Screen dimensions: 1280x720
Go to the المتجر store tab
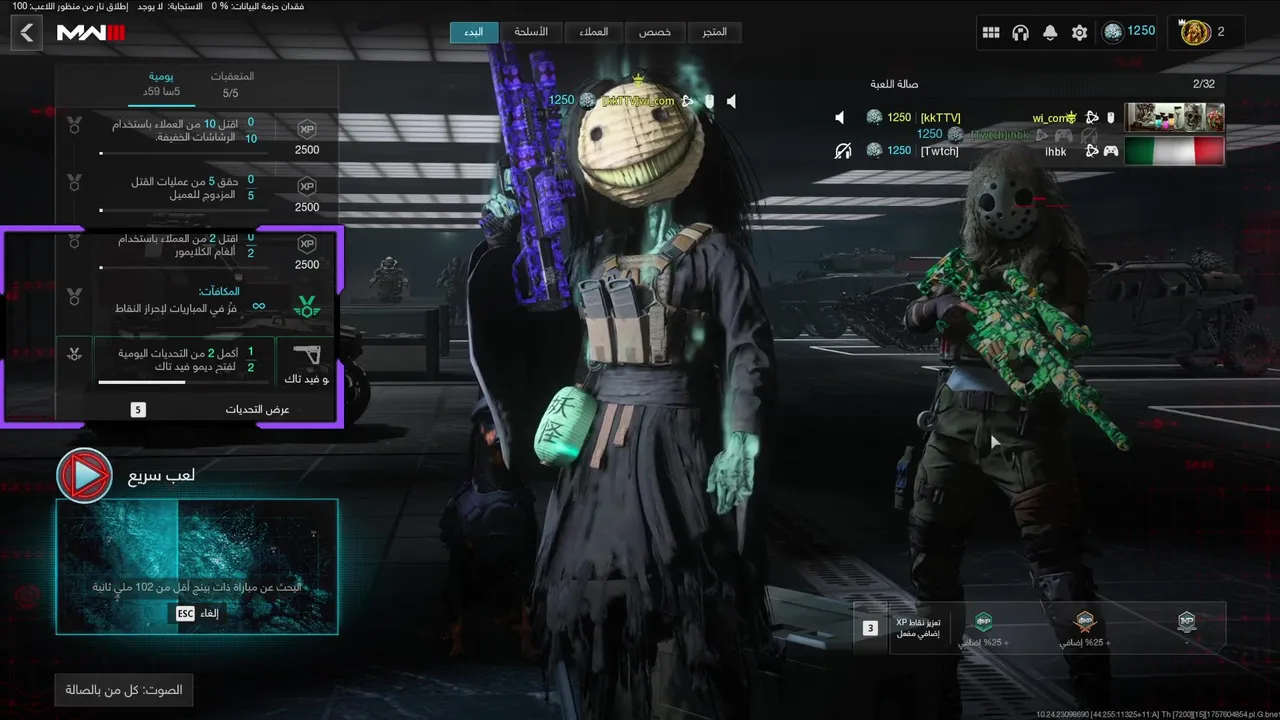715,32
